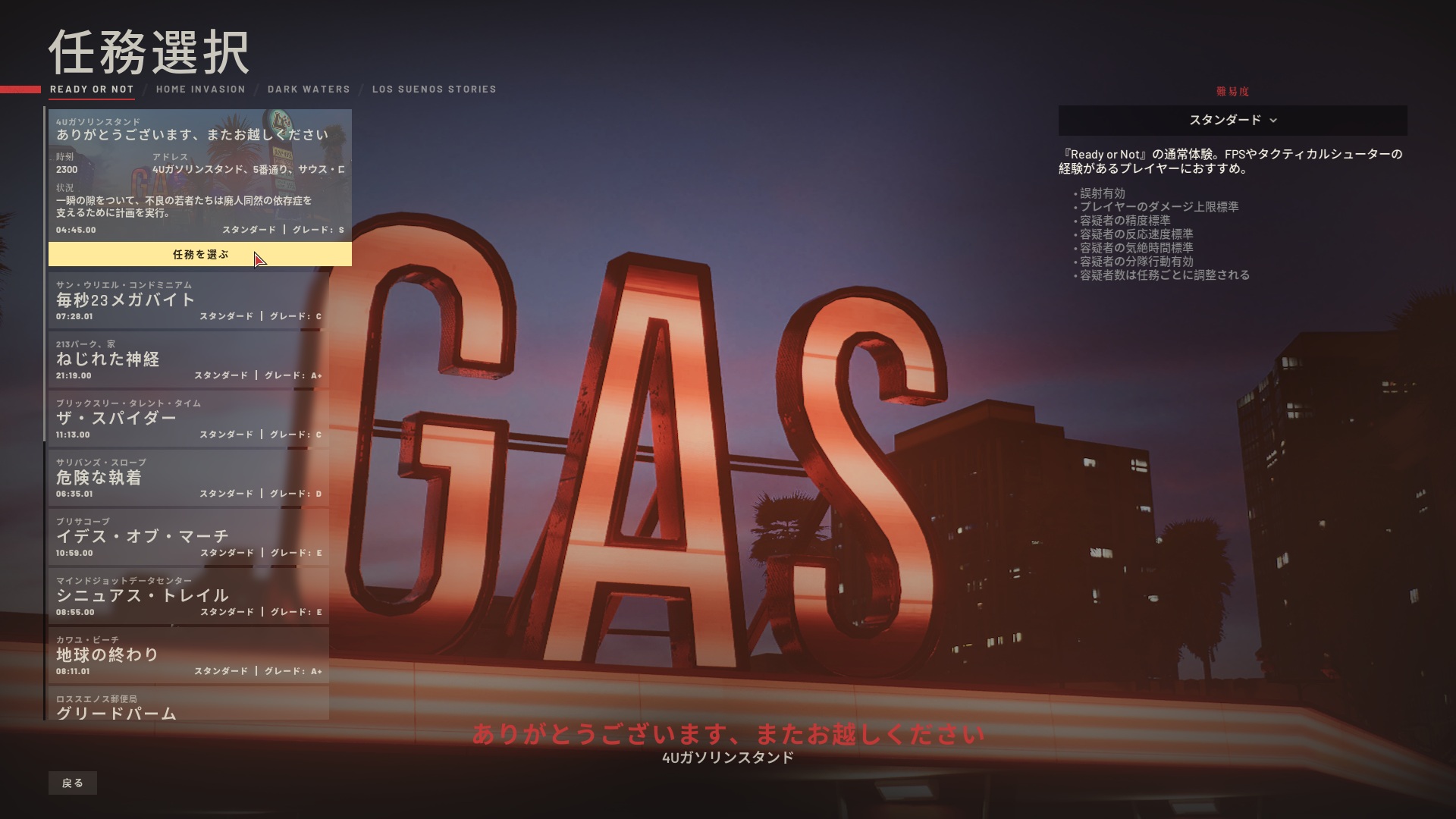This screenshot has width=1456, height=819.
Task: Select the ねじれた神経 mission
Action: point(189,359)
